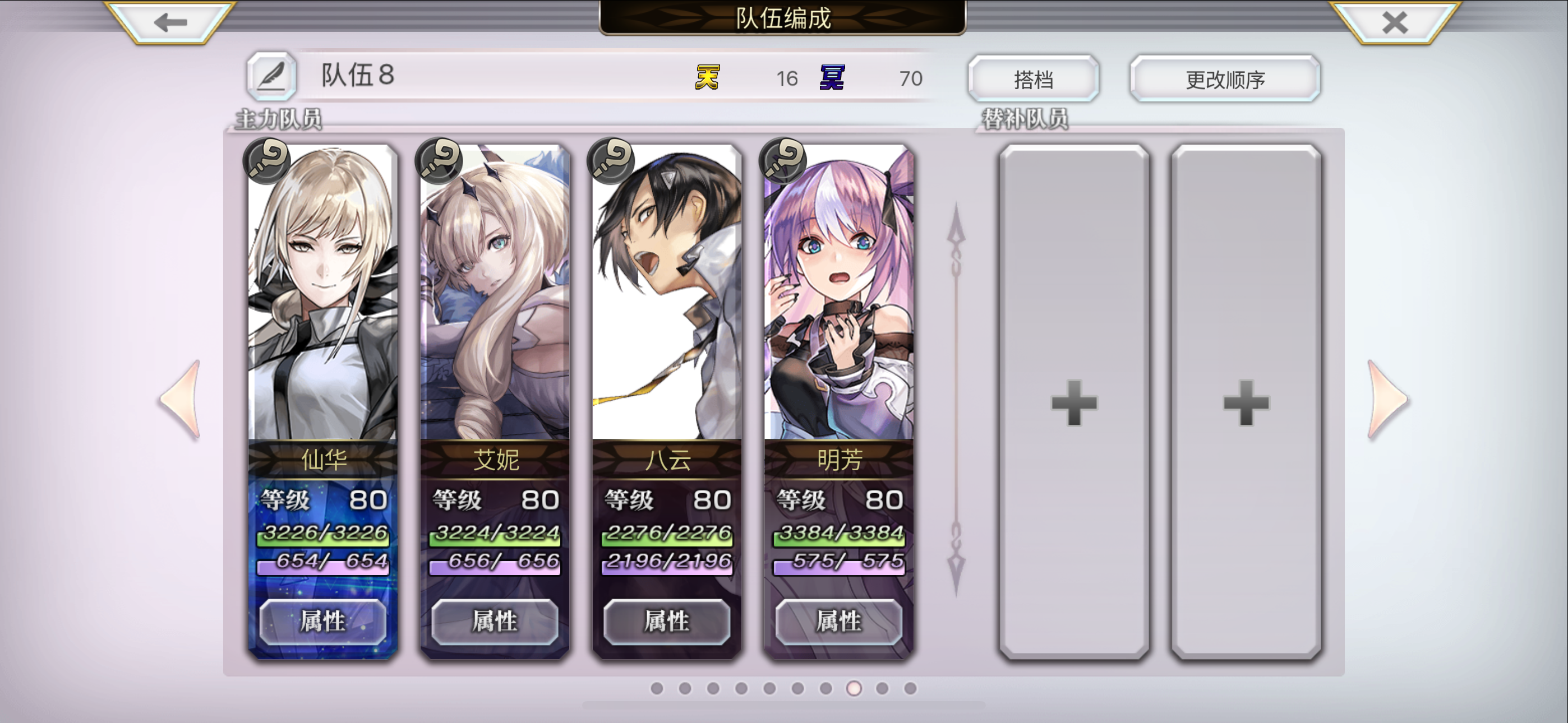Open 仙华's 属性 attribute panel

pyautogui.click(x=322, y=622)
